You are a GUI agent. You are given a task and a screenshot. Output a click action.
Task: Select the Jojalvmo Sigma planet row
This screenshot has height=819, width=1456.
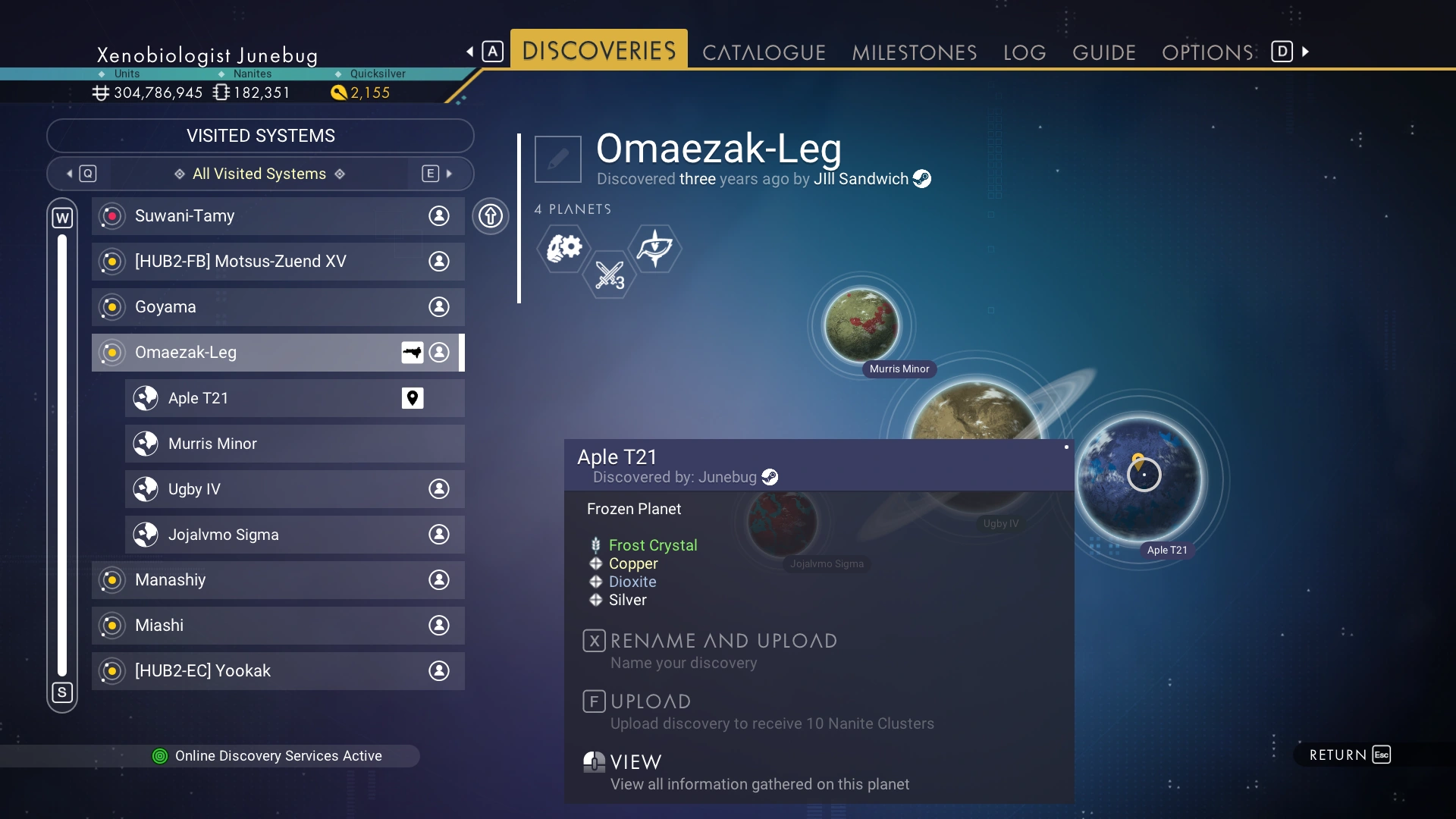tap(294, 535)
